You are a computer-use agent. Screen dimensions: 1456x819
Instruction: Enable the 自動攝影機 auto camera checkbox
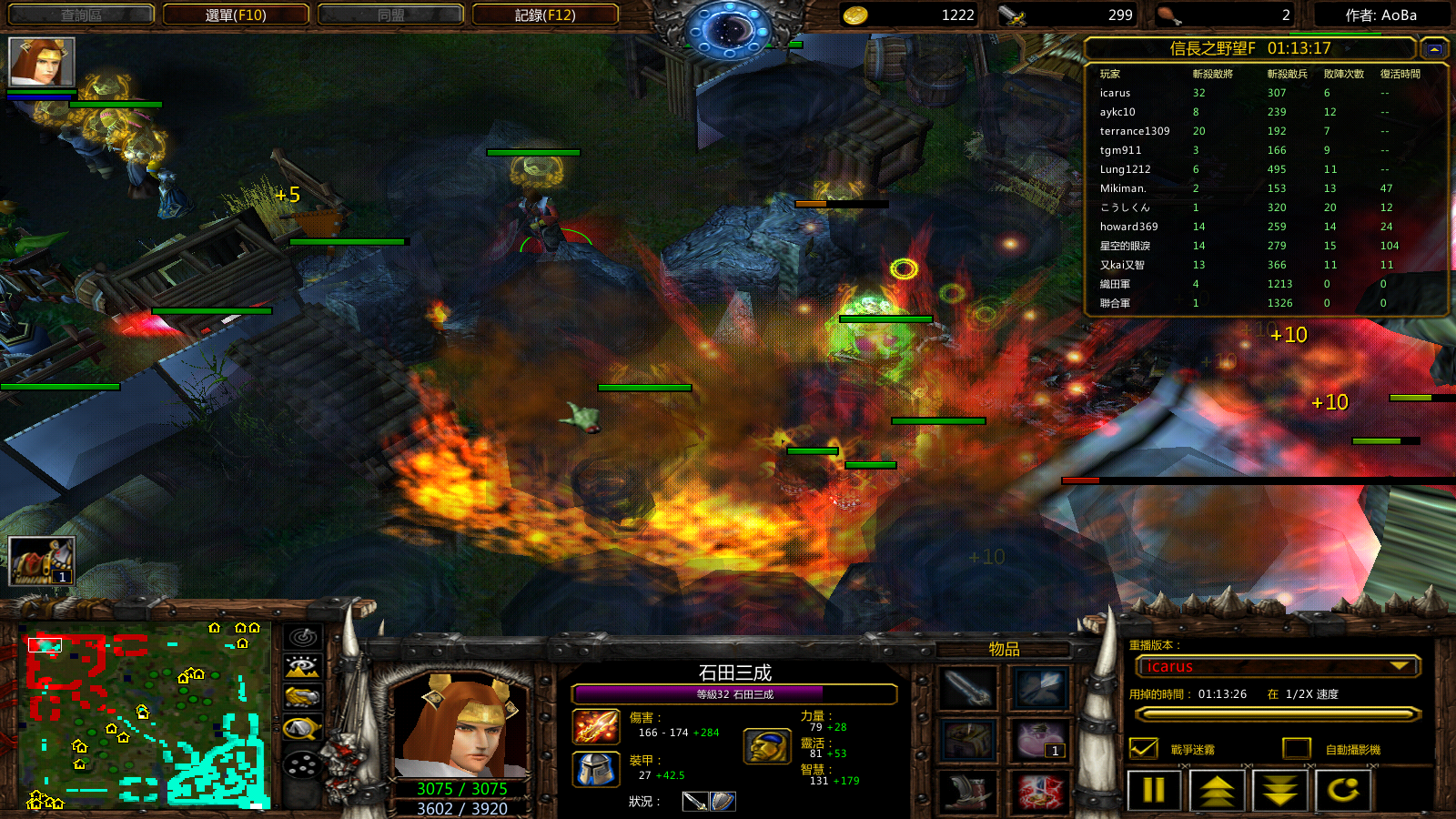(1296, 749)
